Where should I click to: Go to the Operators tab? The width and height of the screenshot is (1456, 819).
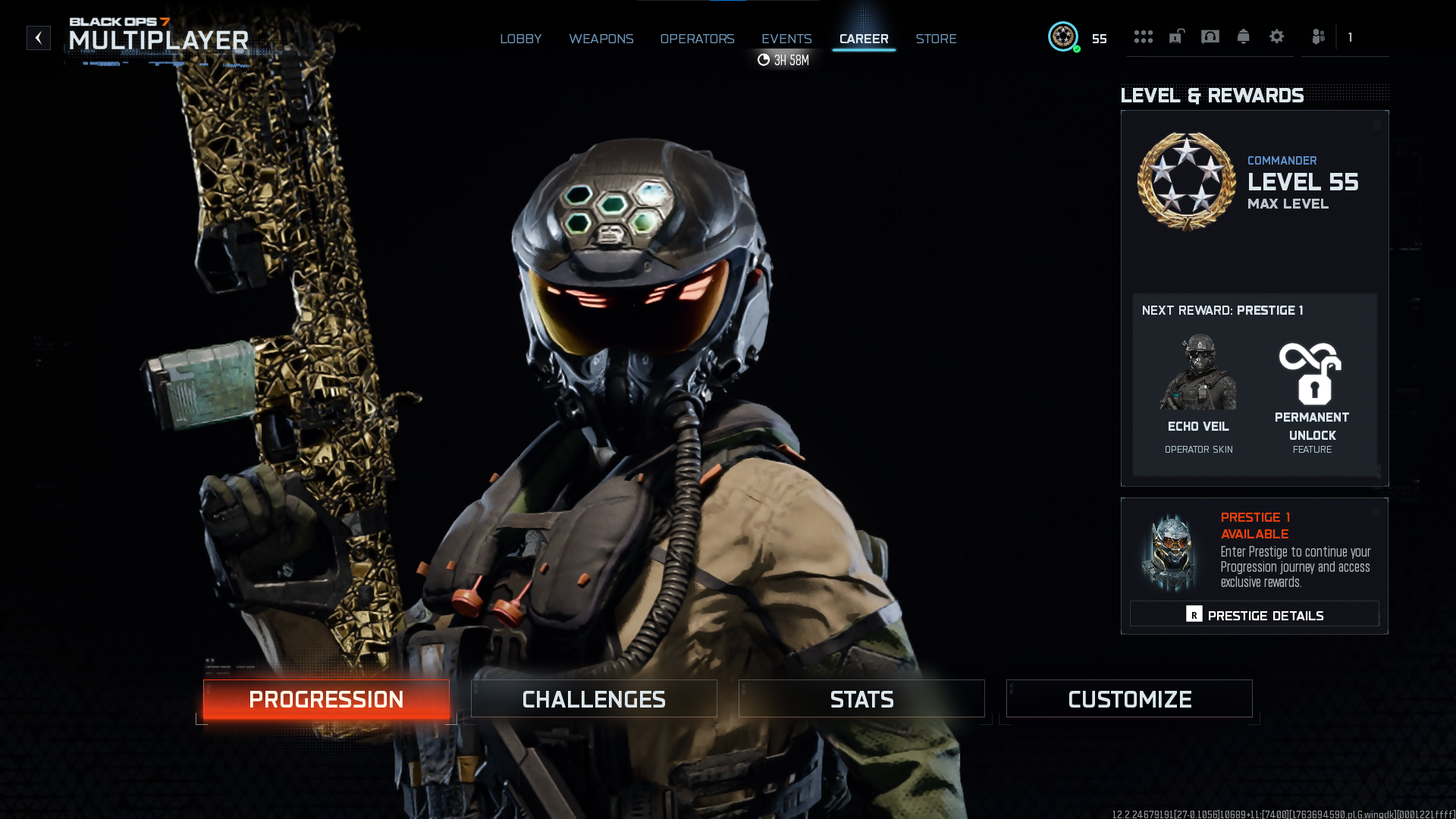pyautogui.click(x=697, y=39)
